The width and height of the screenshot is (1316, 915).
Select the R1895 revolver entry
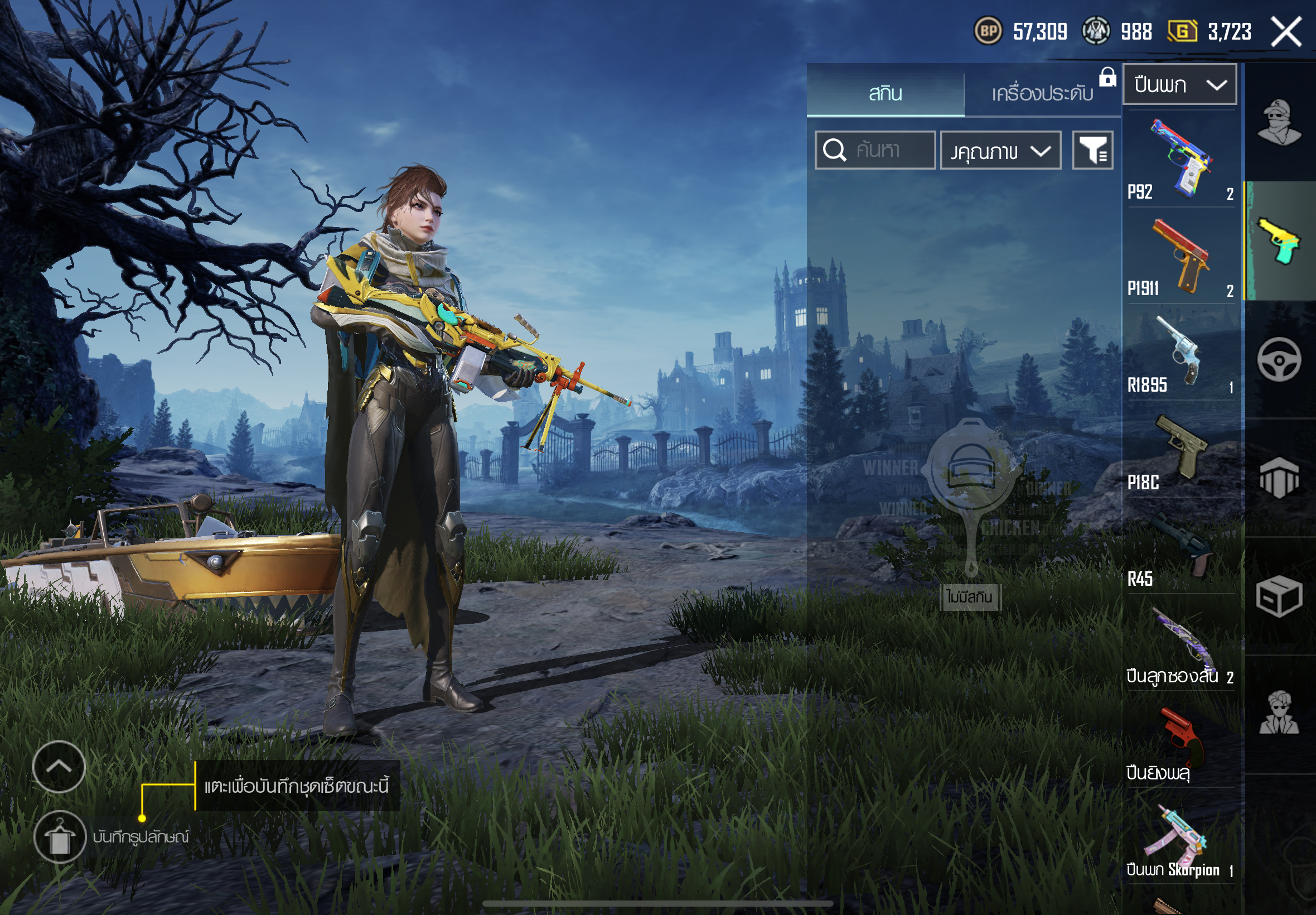[x=1180, y=353]
